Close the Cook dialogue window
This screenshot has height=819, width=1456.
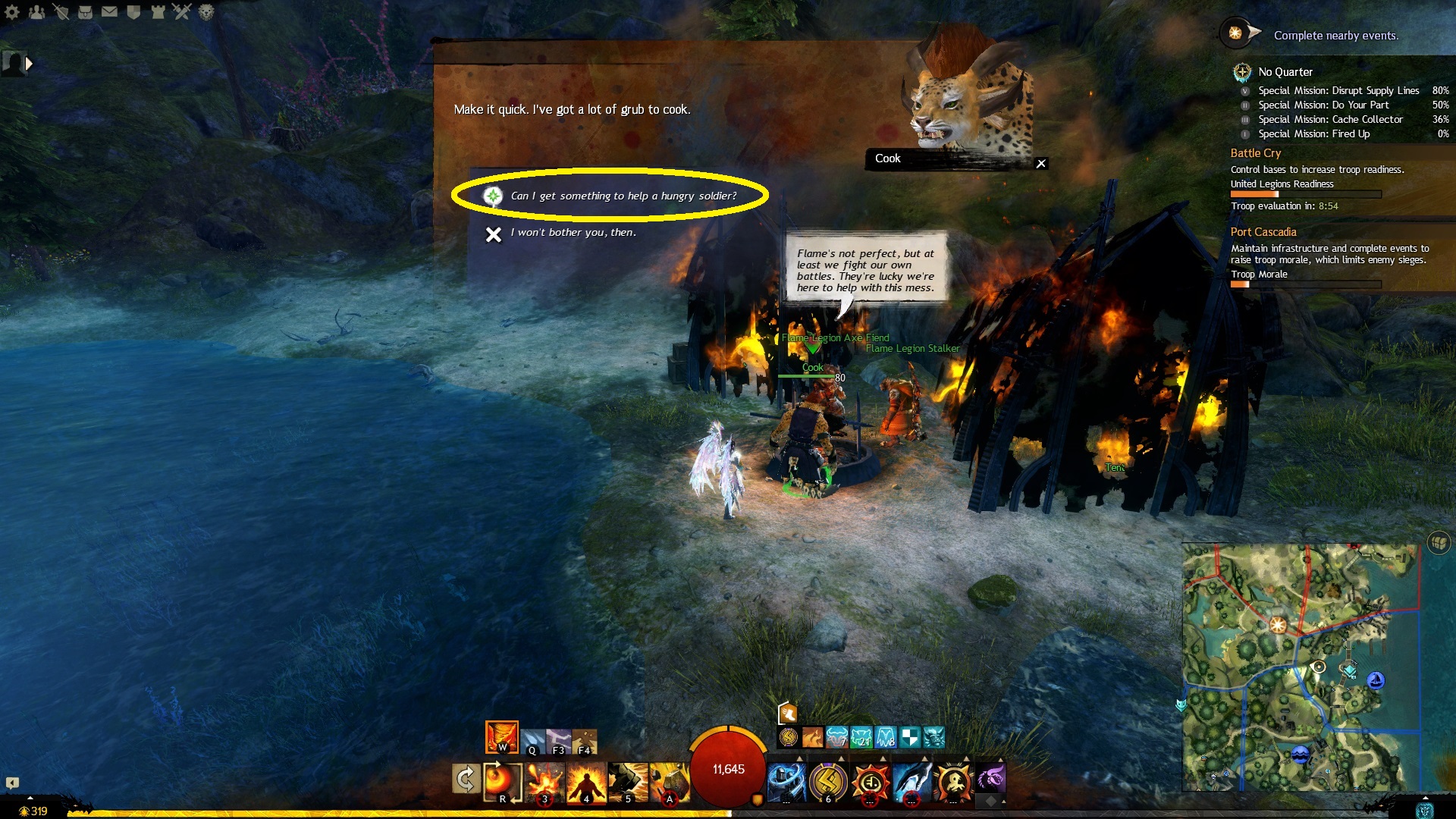1041,163
